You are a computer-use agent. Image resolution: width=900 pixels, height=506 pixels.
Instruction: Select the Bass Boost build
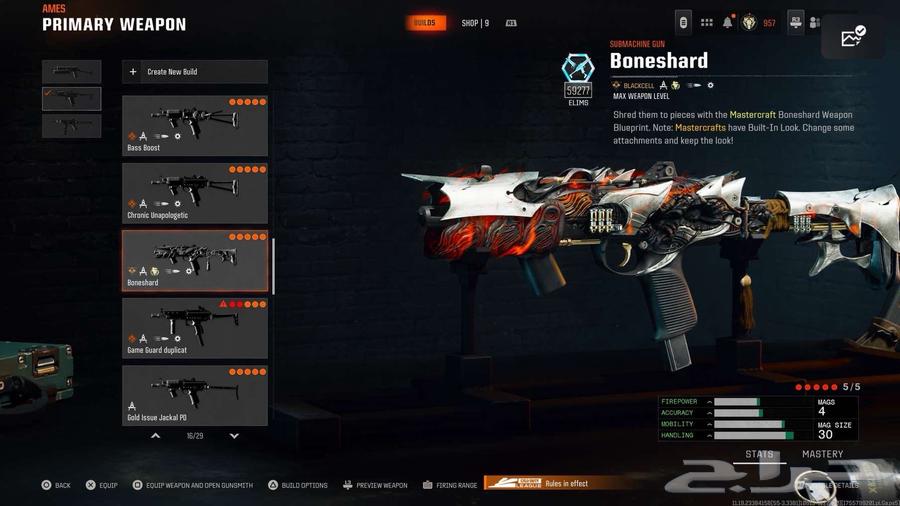194,126
